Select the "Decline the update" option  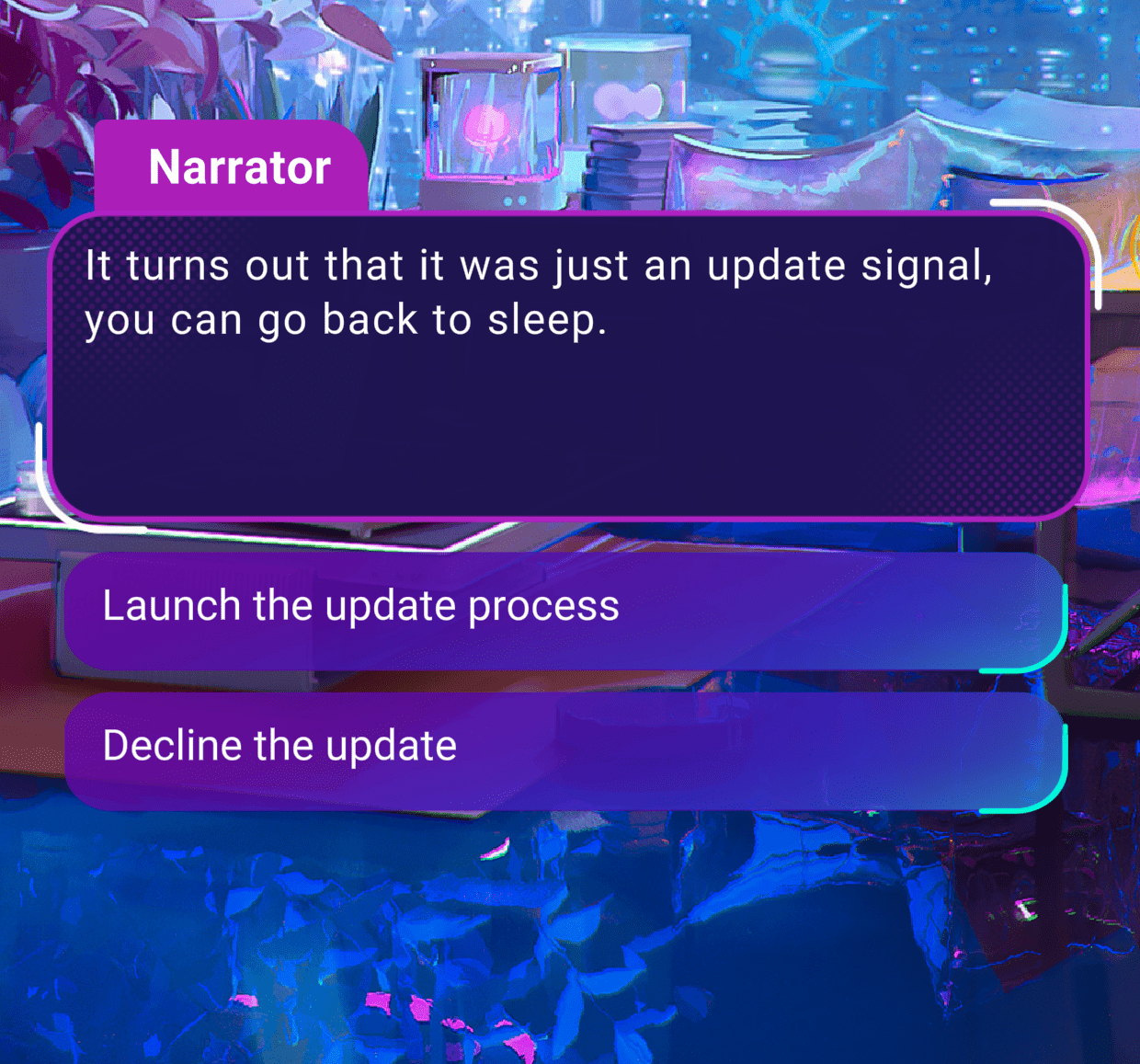564,750
